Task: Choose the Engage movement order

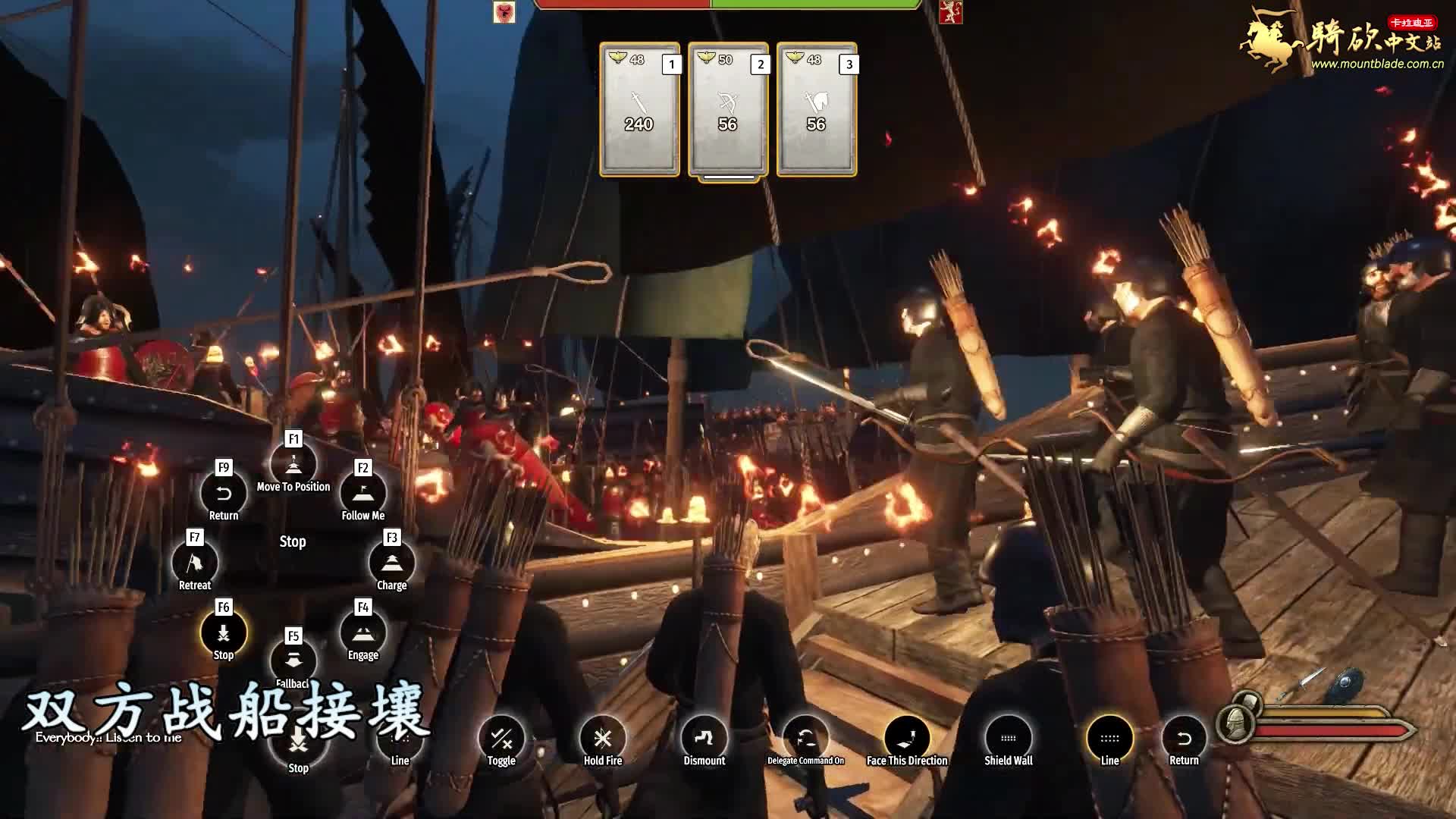Action: click(362, 632)
